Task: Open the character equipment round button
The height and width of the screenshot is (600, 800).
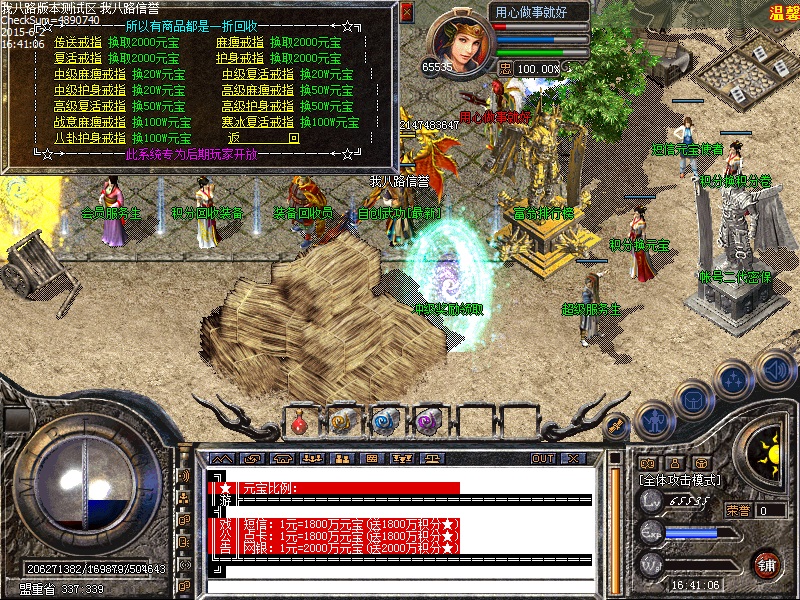Action: 654,420
